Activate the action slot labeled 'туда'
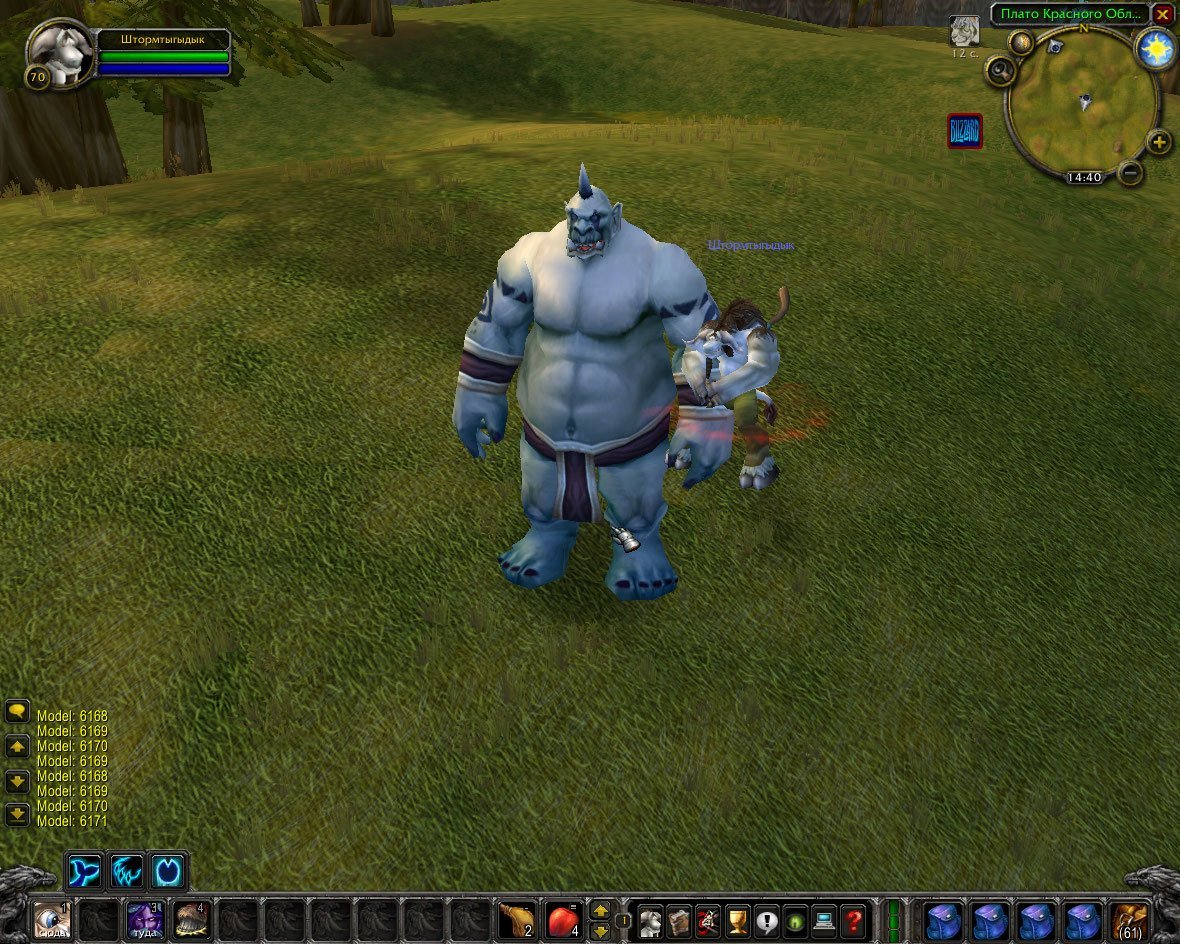Viewport: 1180px width, 944px height. (144, 918)
